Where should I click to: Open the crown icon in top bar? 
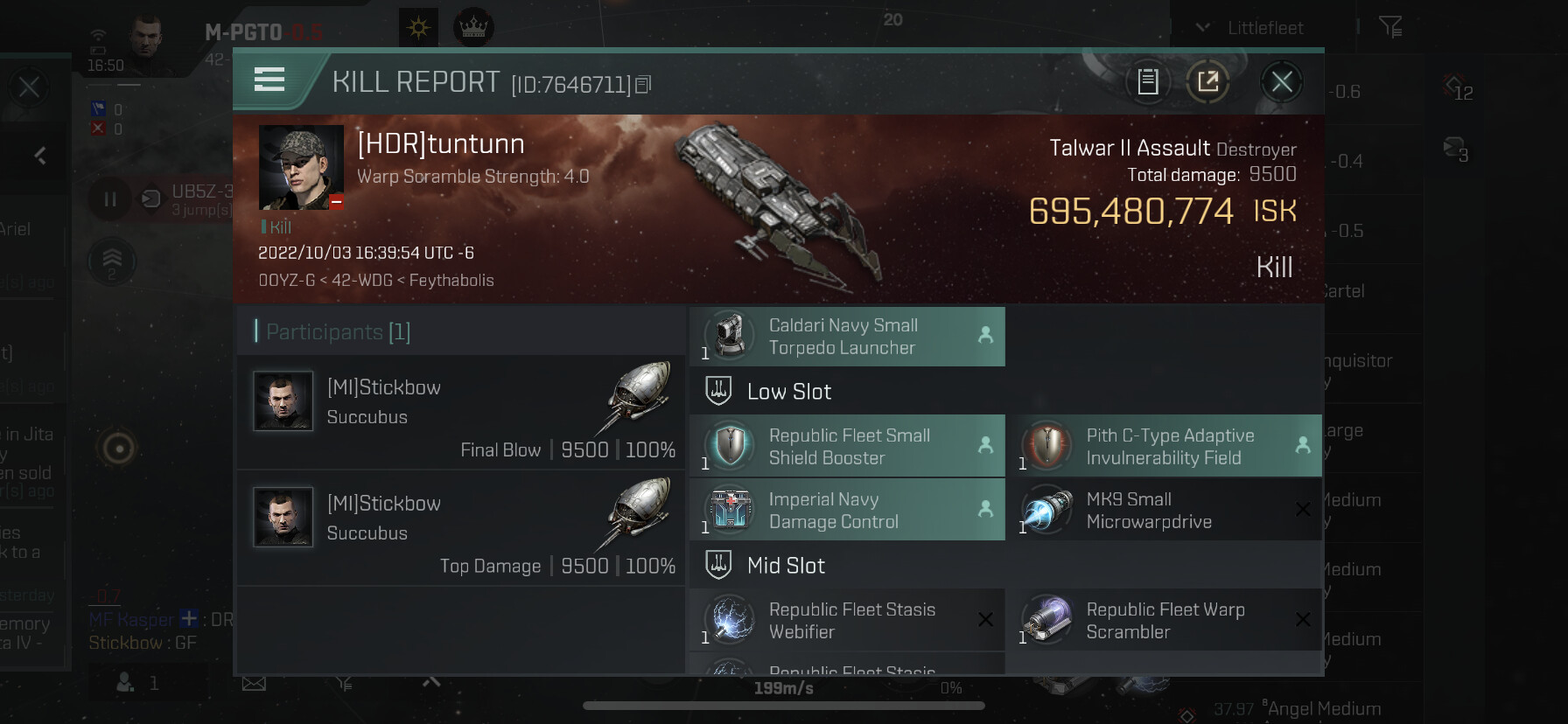(x=473, y=28)
